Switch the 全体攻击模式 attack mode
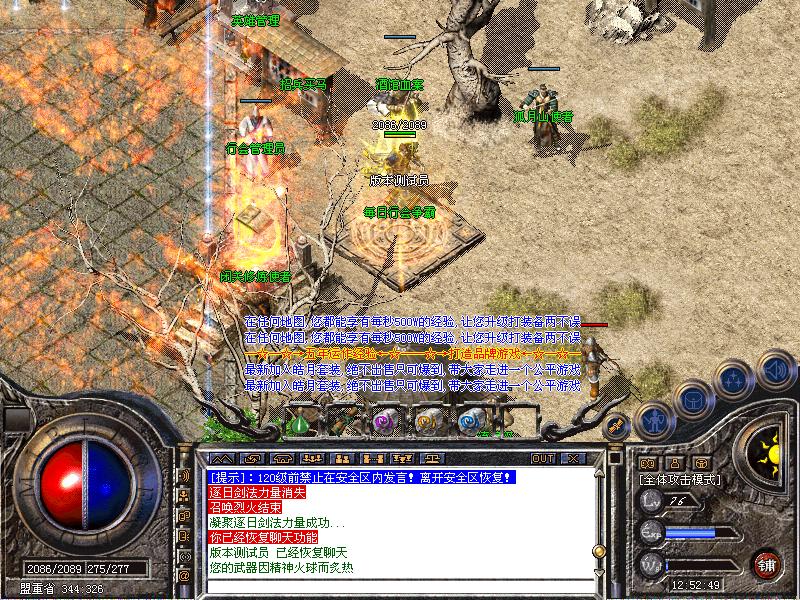 tap(681, 480)
